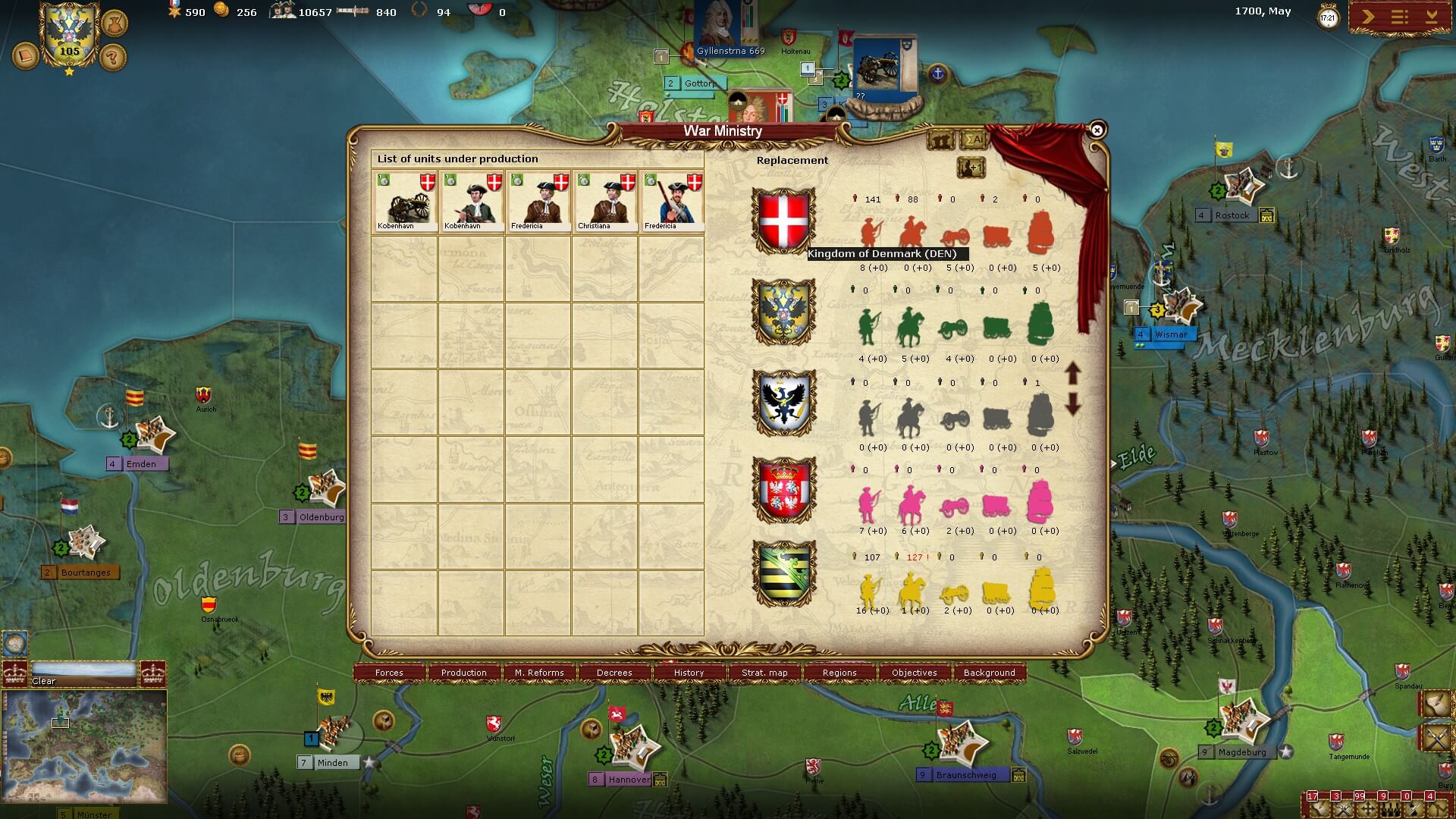The height and width of the screenshot is (819, 1456).
Task: Open the Production tab
Action: [x=464, y=673]
